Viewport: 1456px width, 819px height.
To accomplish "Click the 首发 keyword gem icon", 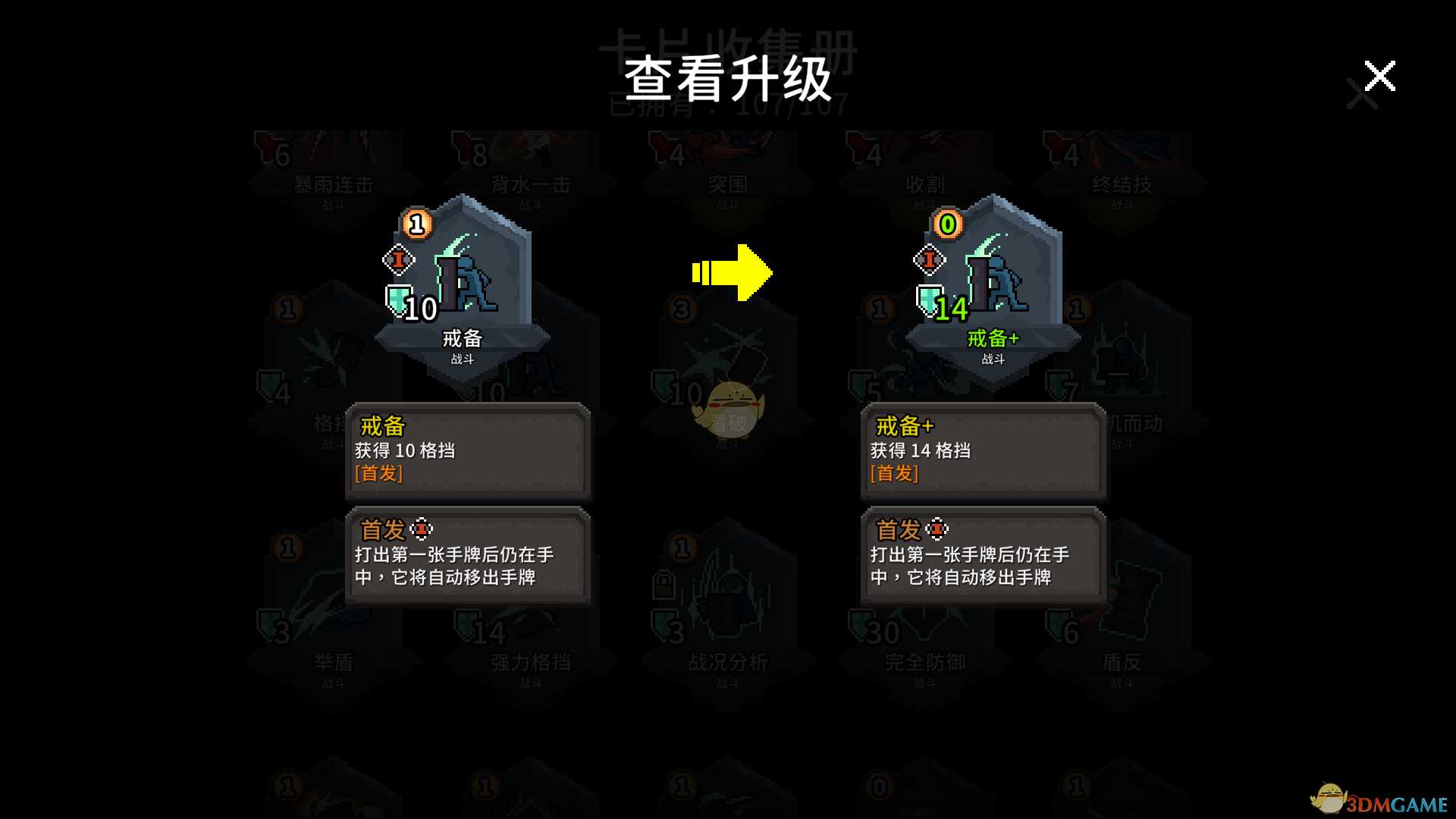I will tap(423, 527).
